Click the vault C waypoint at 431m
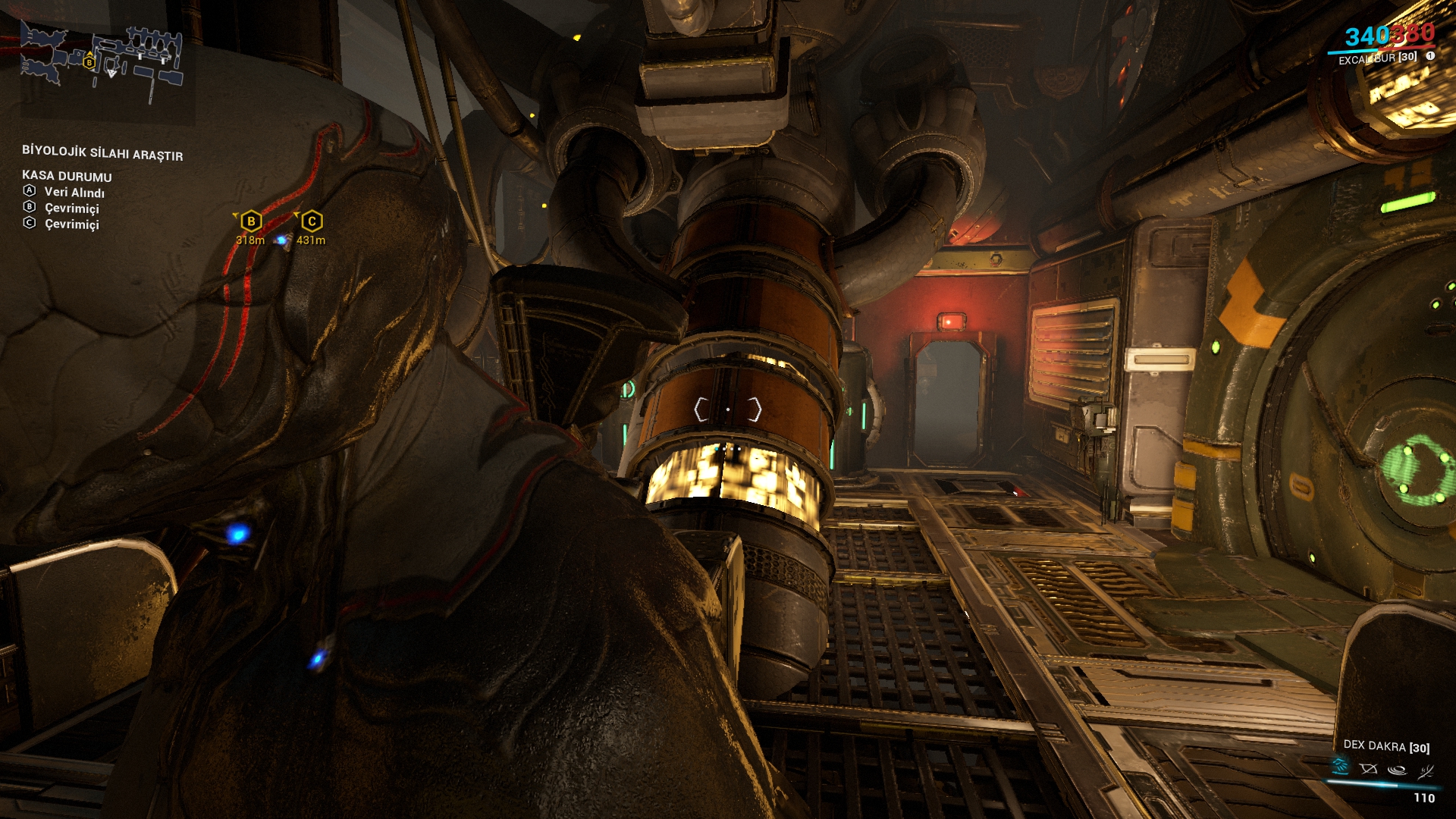Image resolution: width=1456 pixels, height=819 pixels. (312, 221)
